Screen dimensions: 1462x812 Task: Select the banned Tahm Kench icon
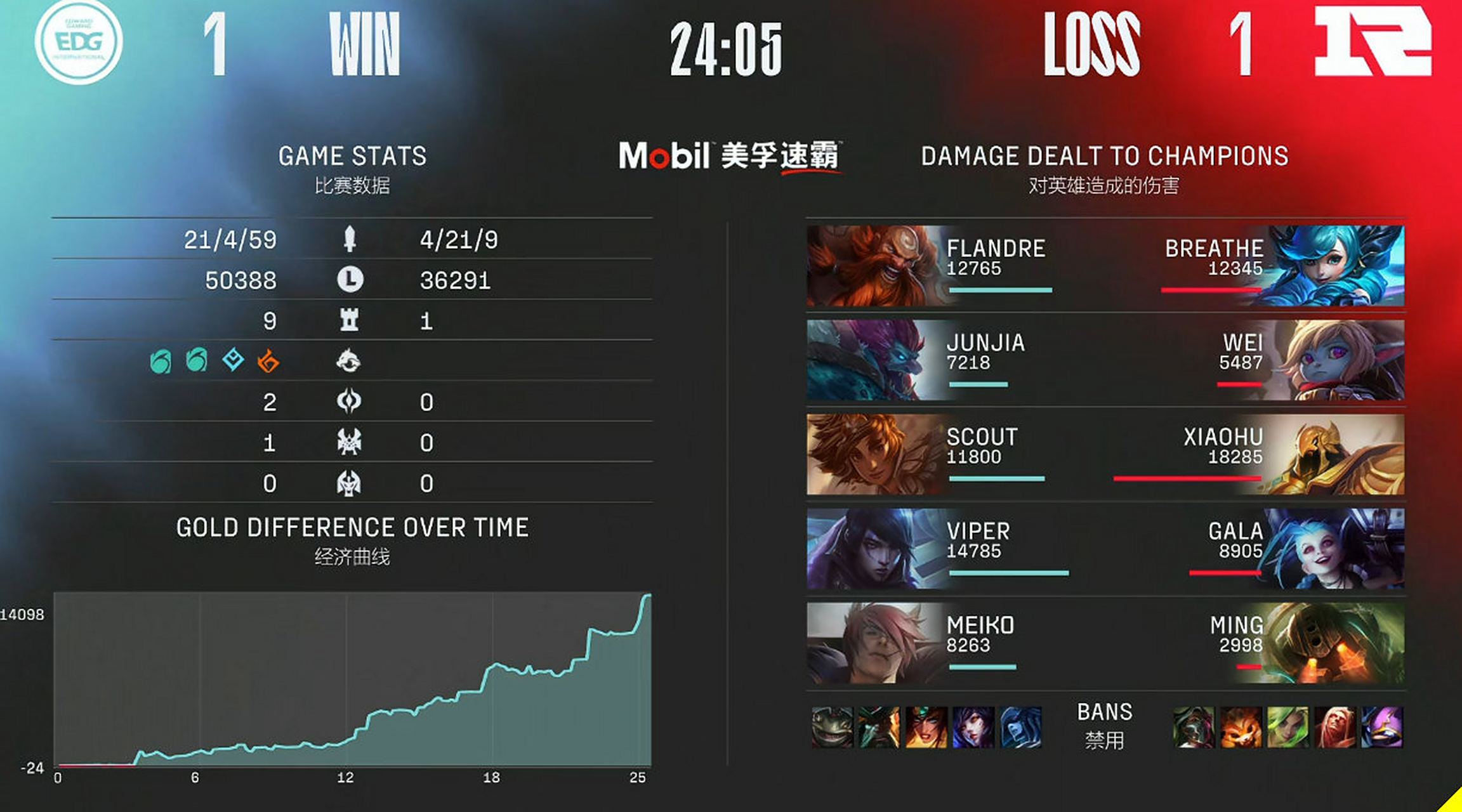click(832, 727)
